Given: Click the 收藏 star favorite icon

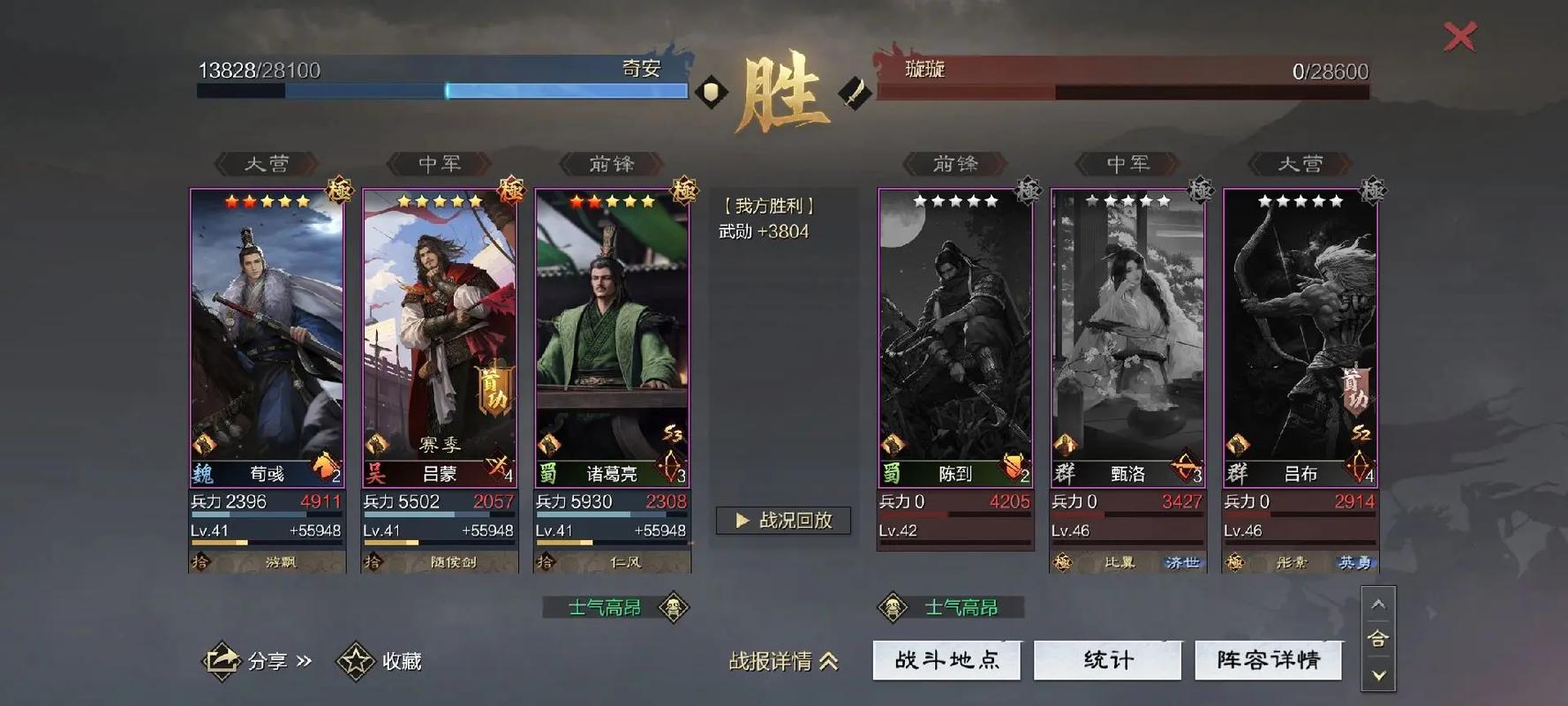Looking at the screenshot, I should pos(355,659).
